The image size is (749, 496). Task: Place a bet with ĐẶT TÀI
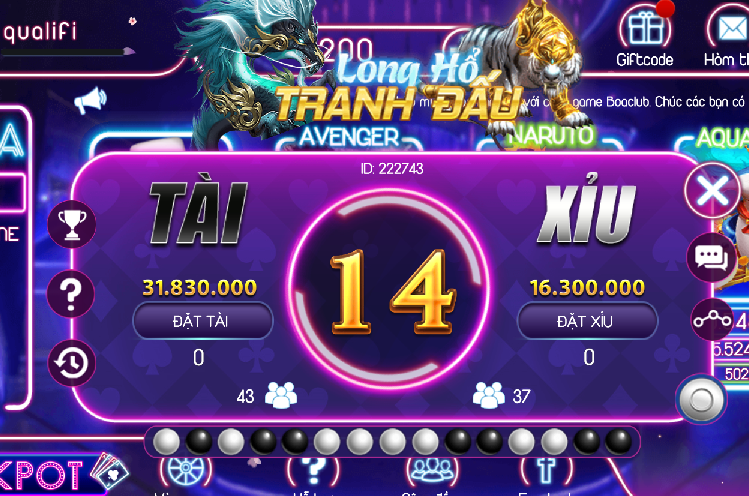coord(203,320)
